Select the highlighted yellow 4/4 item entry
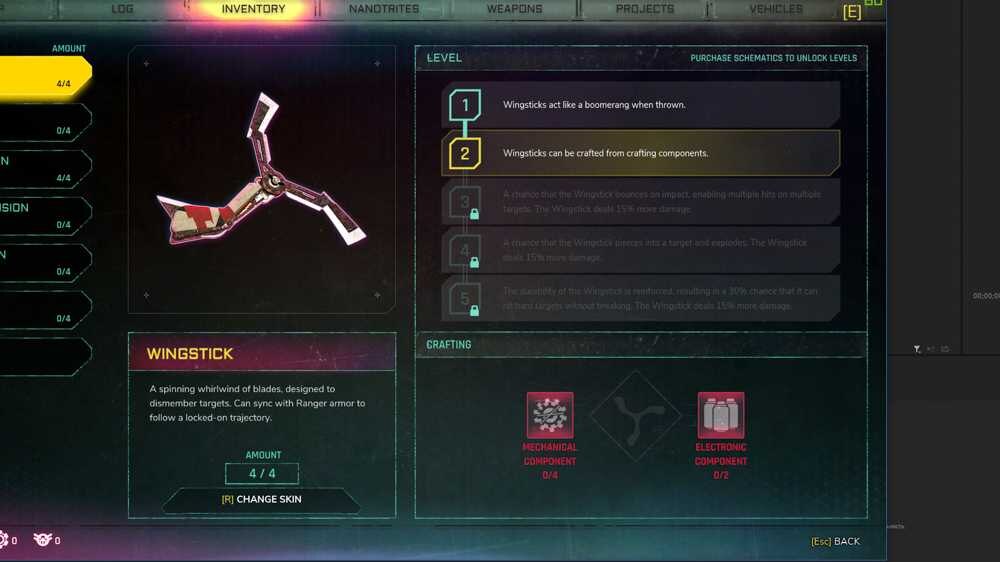The image size is (1000, 562). point(45,77)
